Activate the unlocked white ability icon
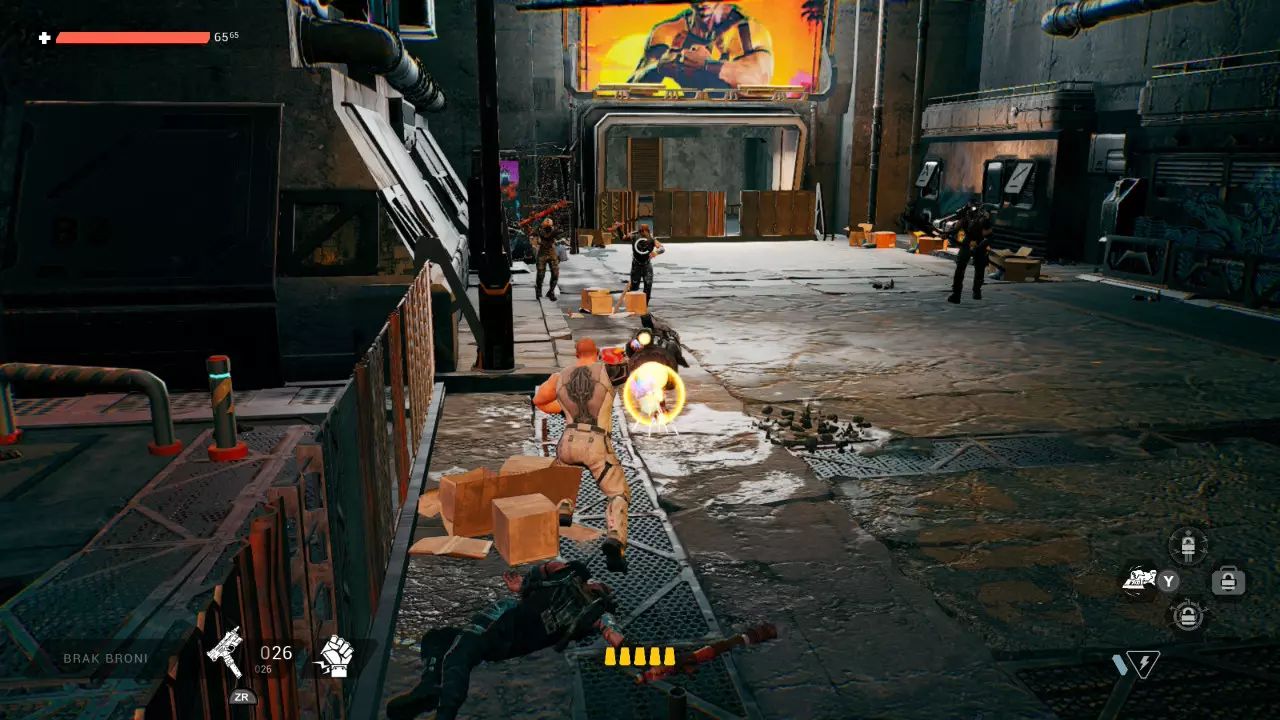The image size is (1280, 720). click(1138, 581)
